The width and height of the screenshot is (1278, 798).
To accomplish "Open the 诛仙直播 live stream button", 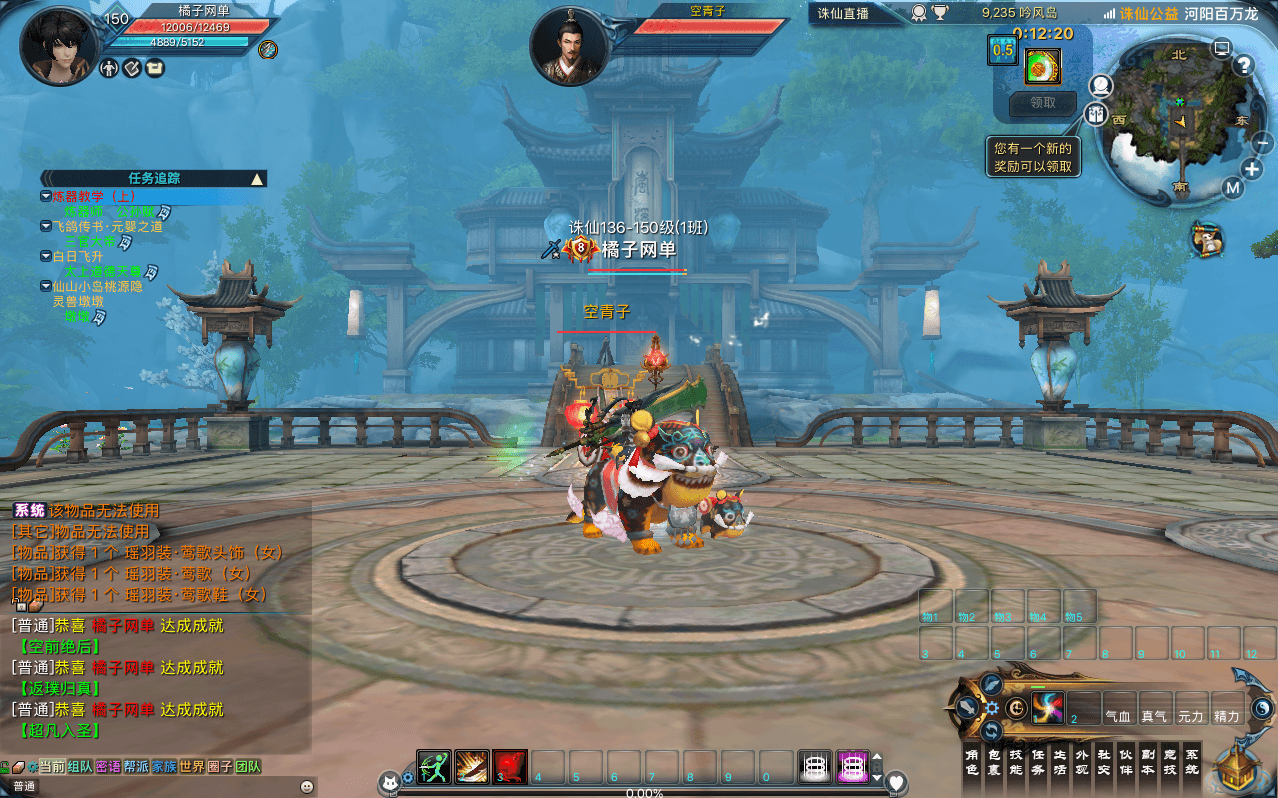I will click(x=844, y=13).
